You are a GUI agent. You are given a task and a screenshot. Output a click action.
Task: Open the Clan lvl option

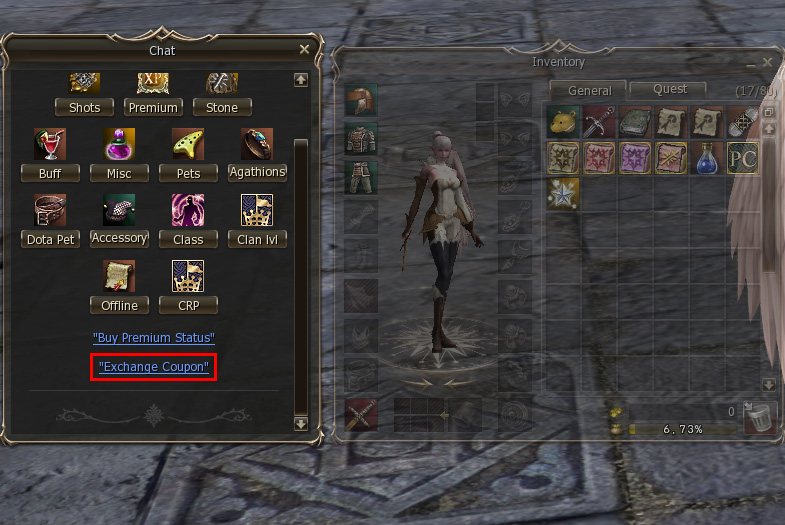point(257,239)
